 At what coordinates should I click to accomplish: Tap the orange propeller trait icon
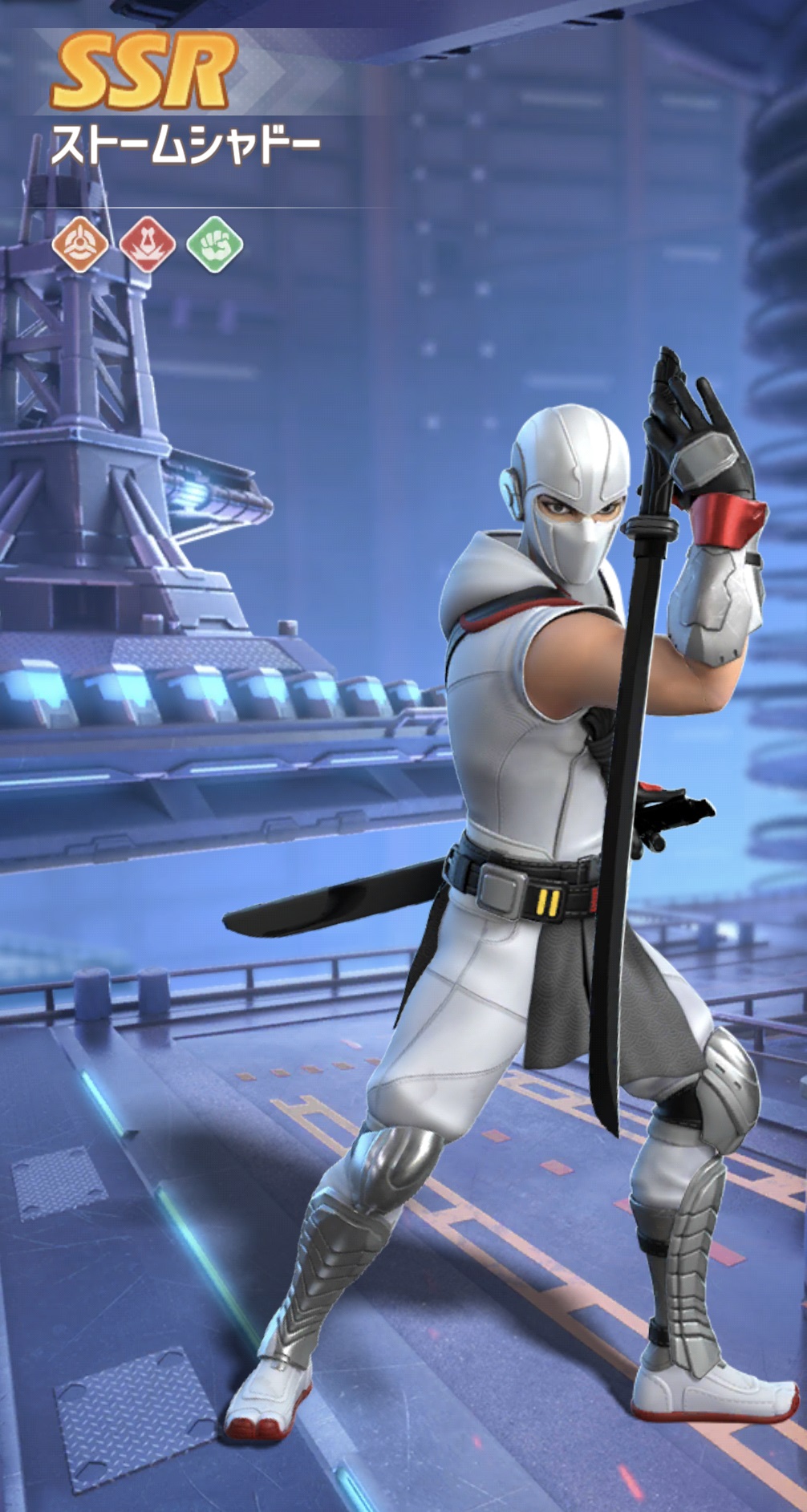click(79, 244)
